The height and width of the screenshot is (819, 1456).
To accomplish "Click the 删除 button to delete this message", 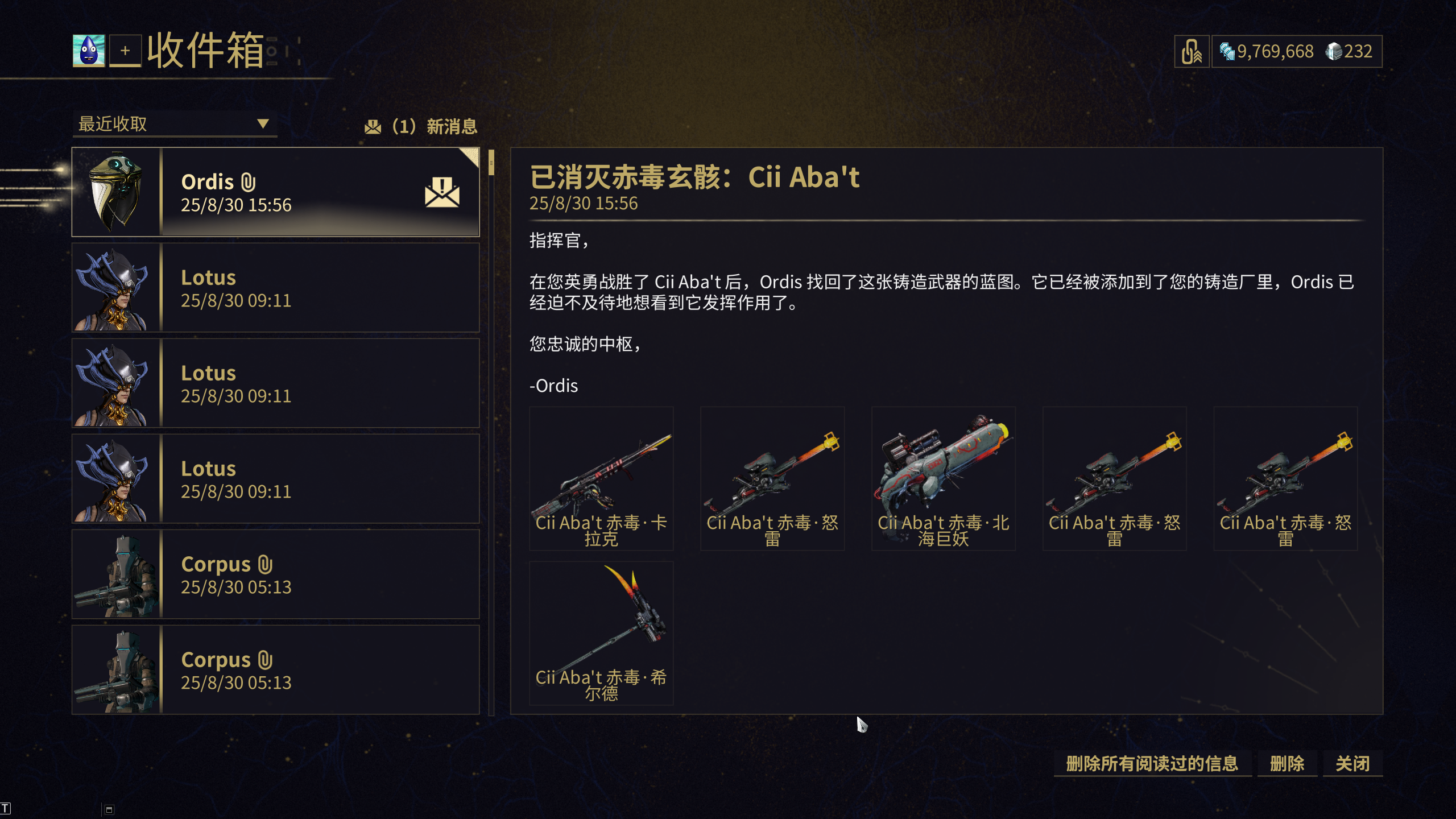I will point(1287,763).
